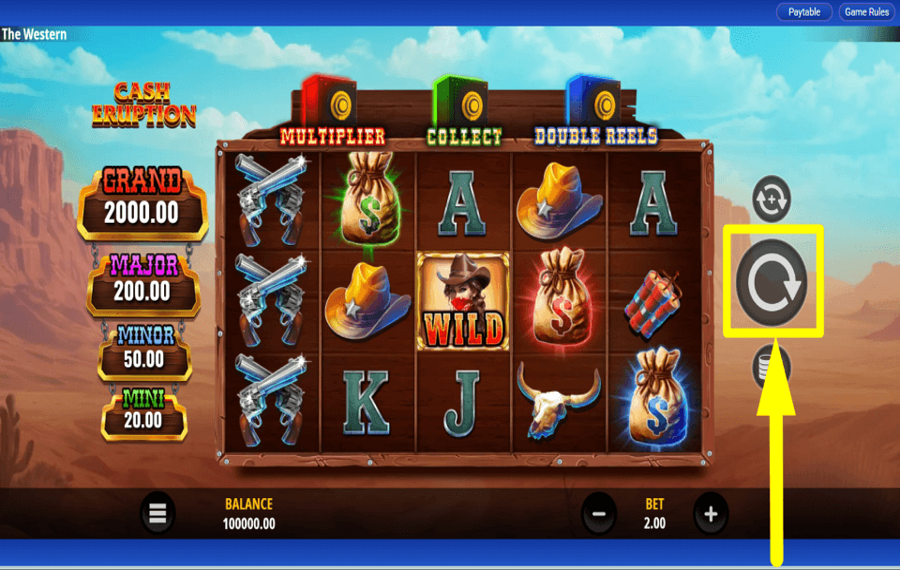Open the hamburger menu beside Balance

157,513
